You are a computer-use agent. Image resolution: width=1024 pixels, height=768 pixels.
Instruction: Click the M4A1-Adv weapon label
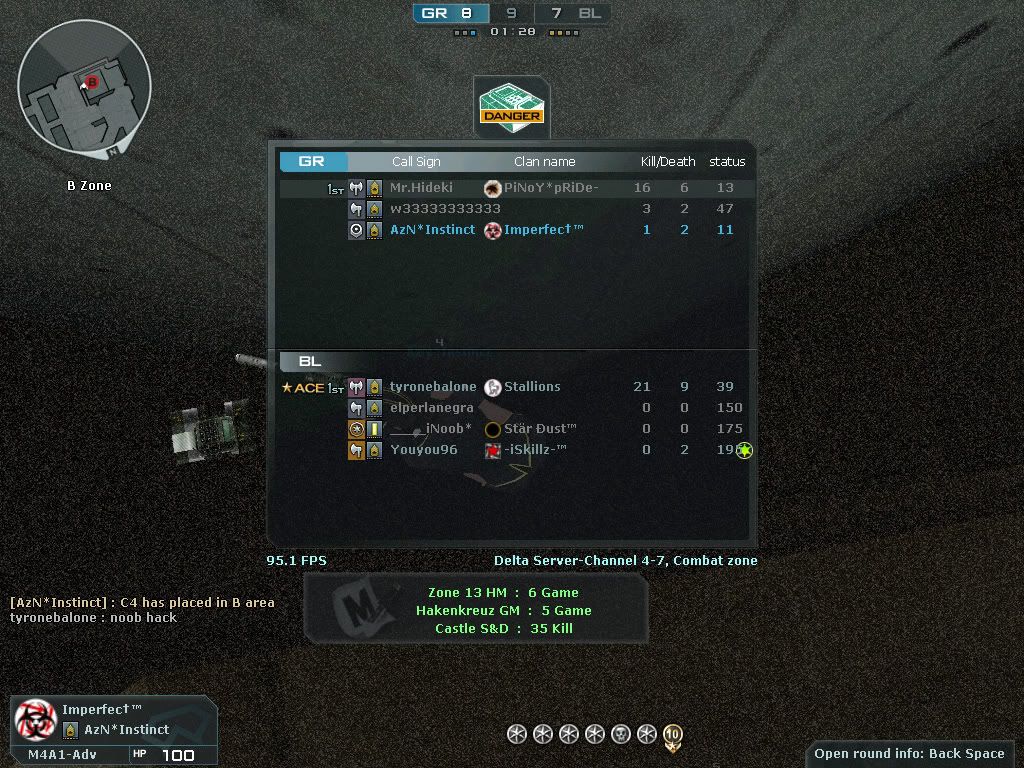tap(62, 754)
